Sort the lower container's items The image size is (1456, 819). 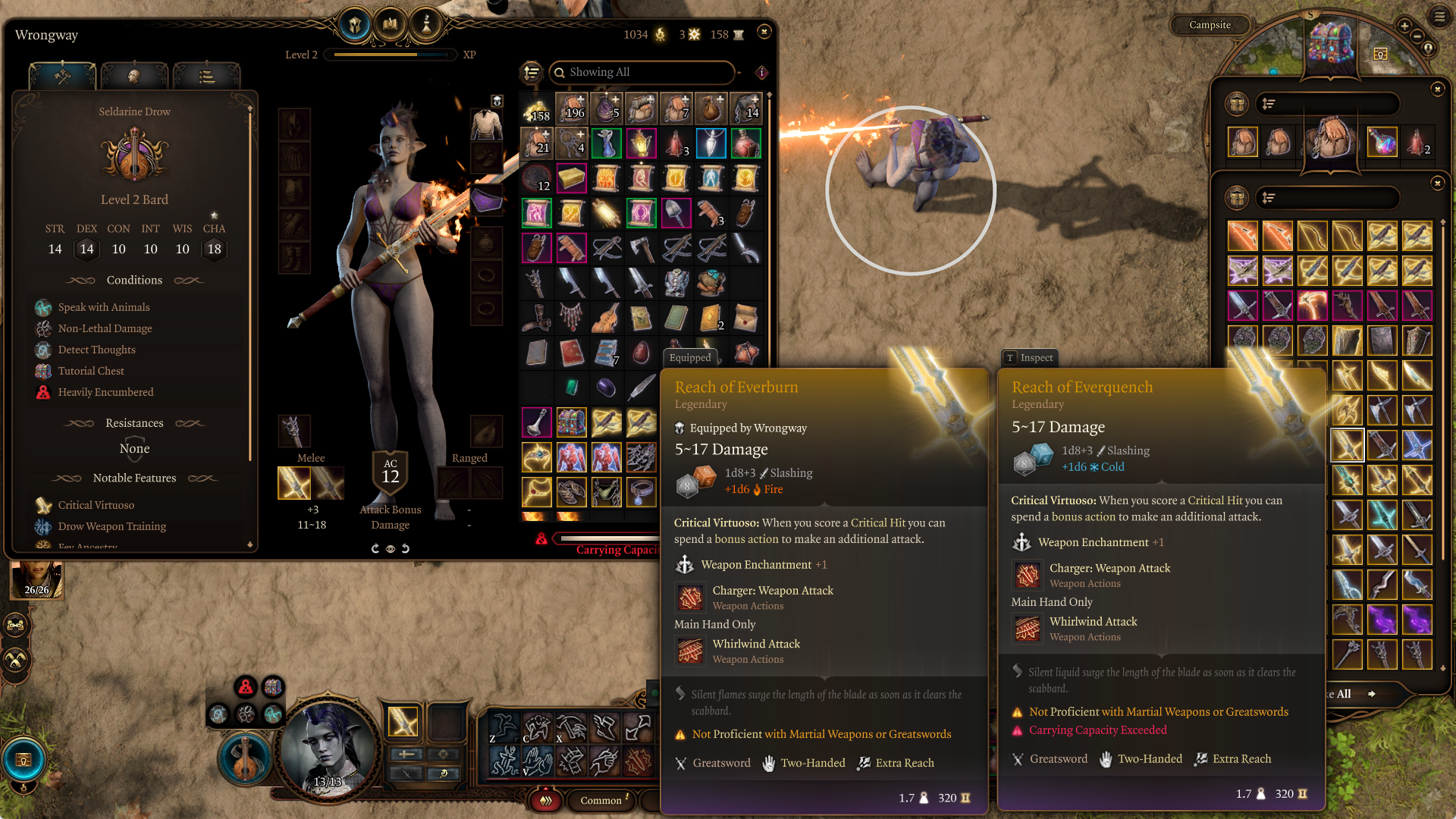coord(1269,198)
